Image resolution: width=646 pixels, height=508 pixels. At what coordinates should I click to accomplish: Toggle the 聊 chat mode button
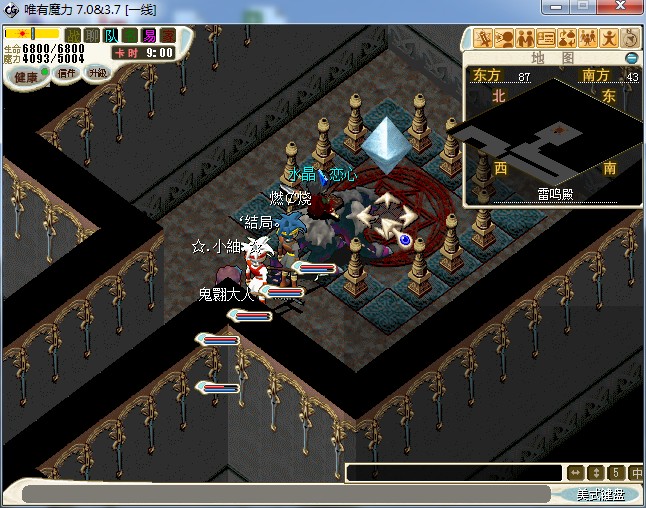point(92,36)
